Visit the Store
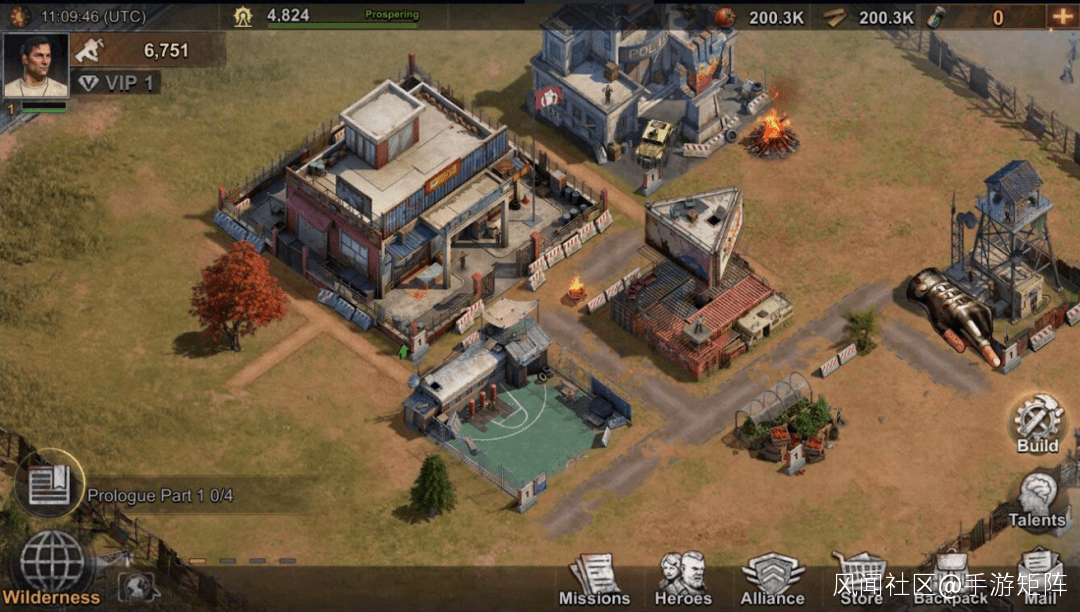The width and height of the screenshot is (1080, 612). (x=860, y=579)
